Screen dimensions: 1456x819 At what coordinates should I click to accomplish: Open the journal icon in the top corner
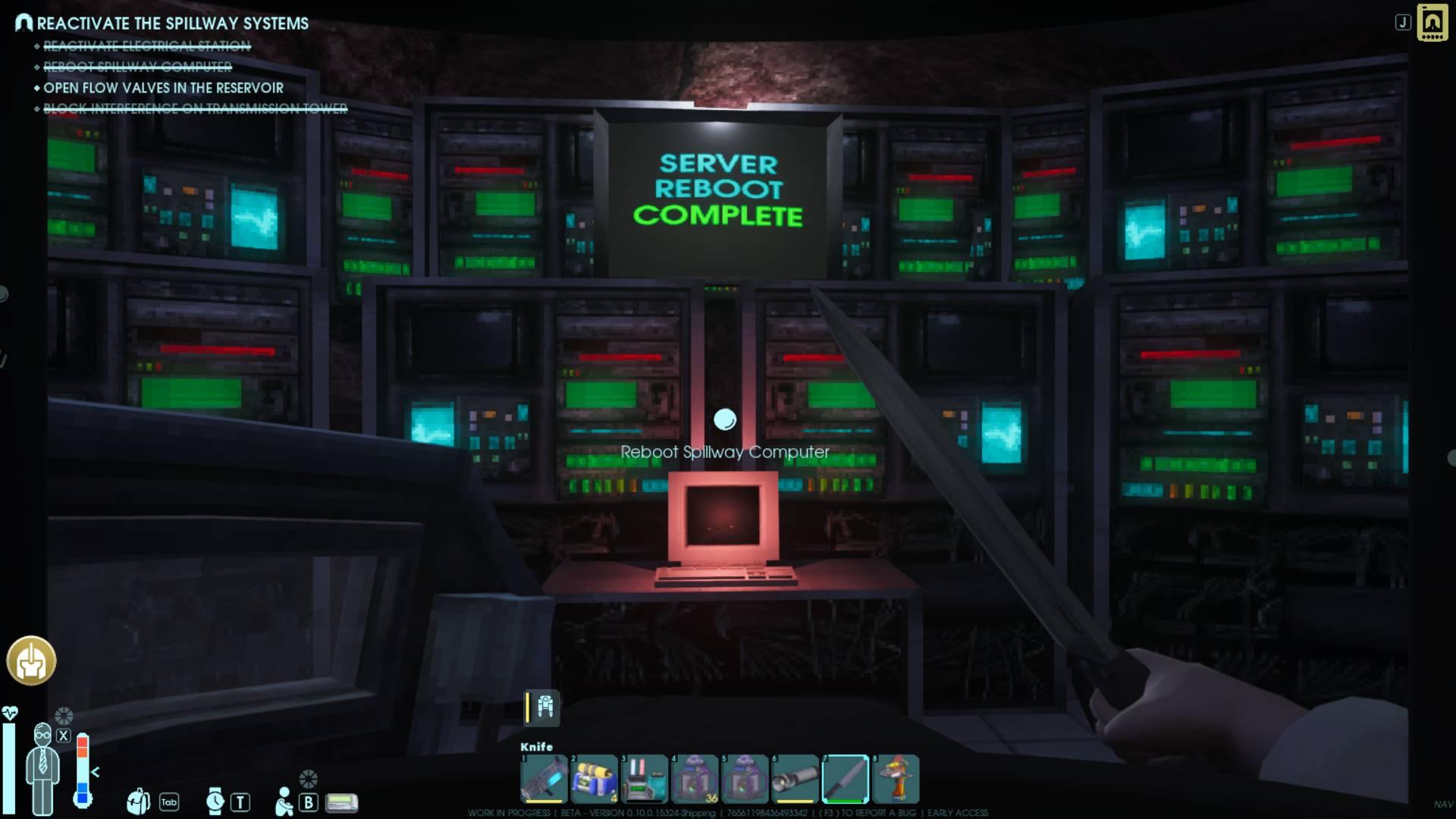1432,23
